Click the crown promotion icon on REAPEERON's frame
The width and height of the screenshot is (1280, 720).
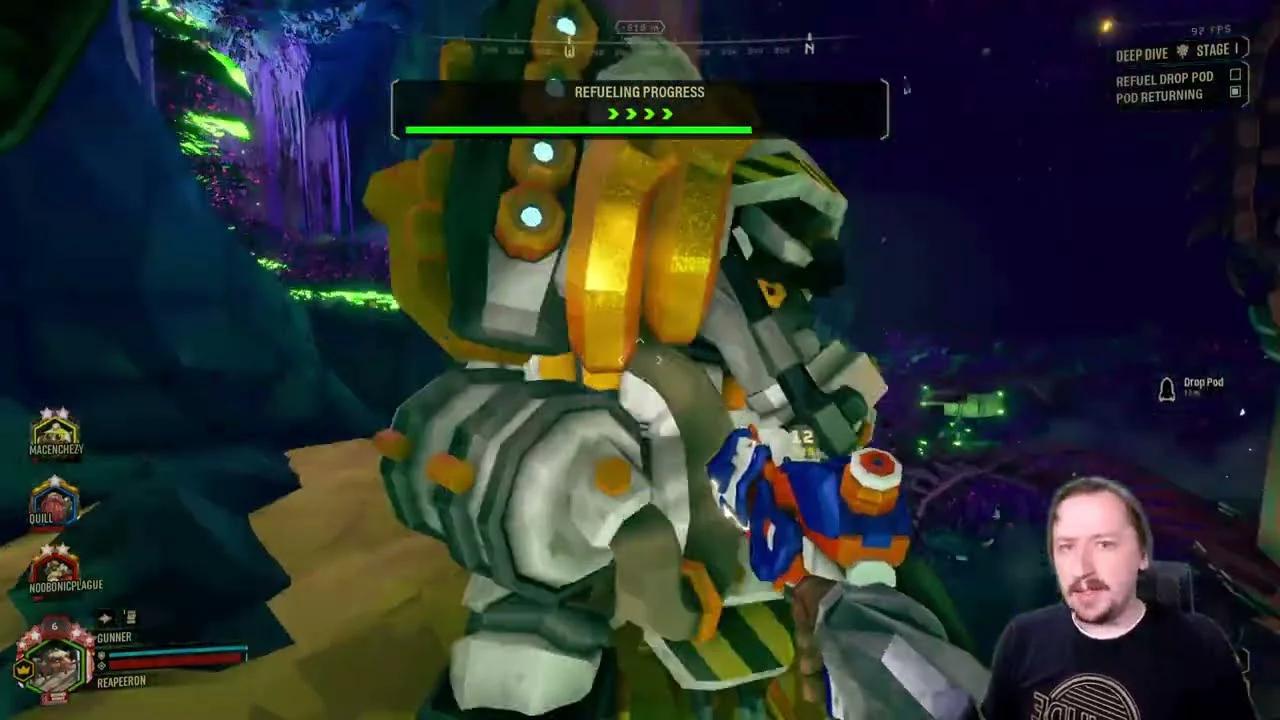tap(24, 667)
